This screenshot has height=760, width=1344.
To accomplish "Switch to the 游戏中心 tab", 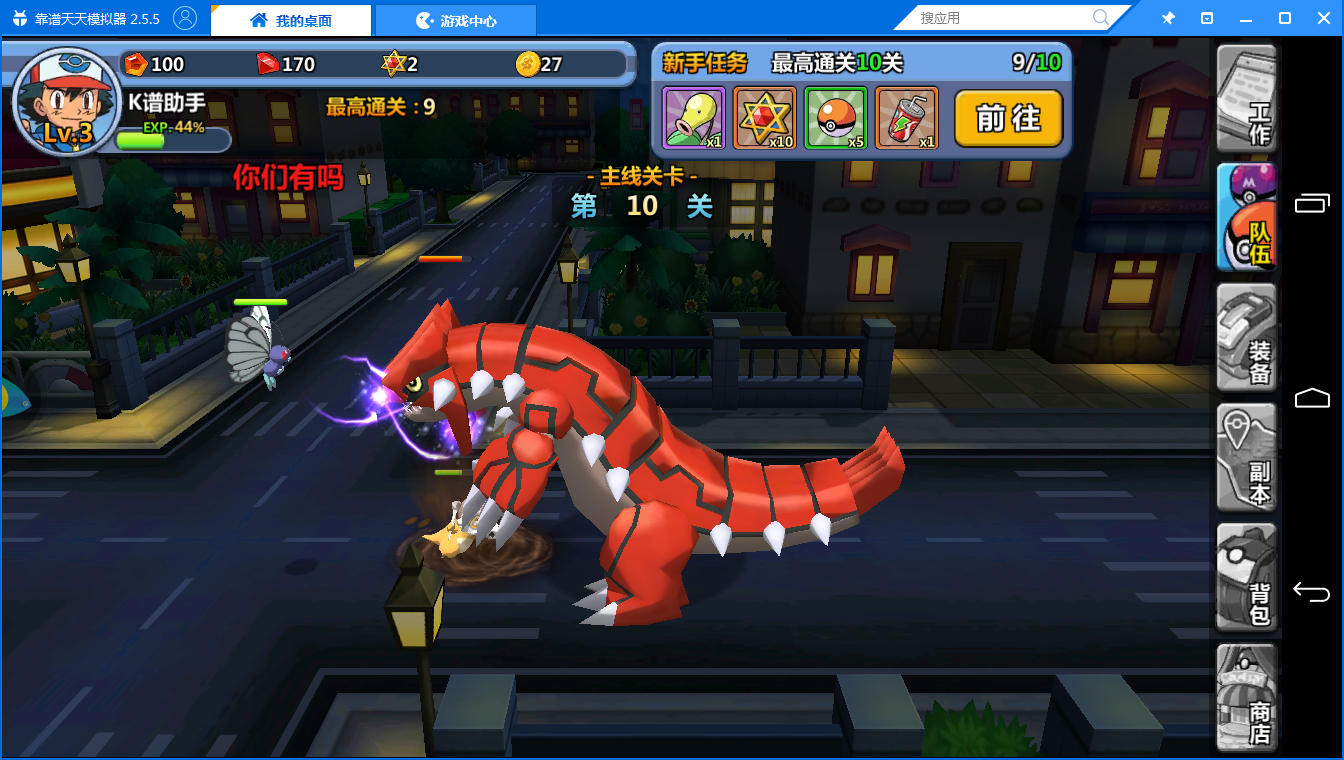I will pyautogui.click(x=456, y=20).
